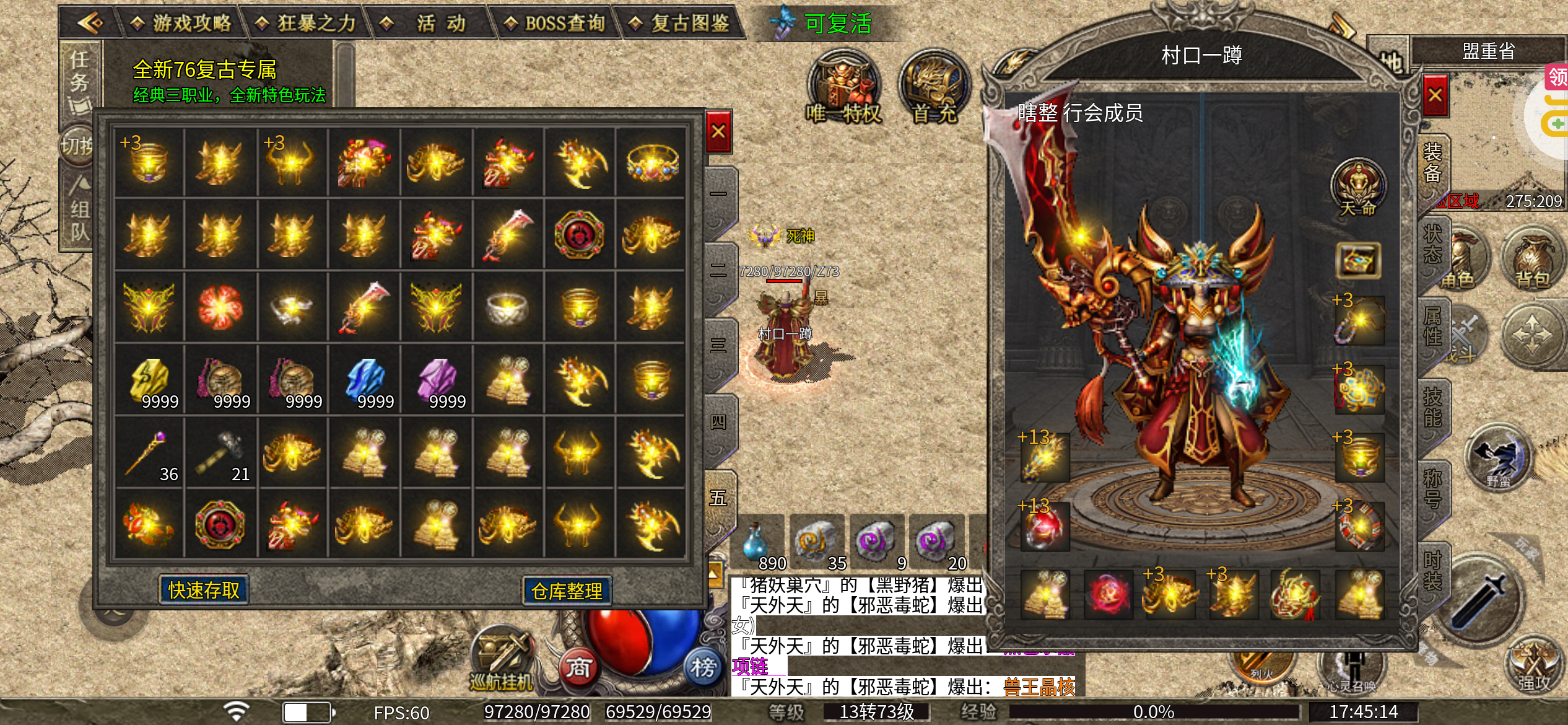Image resolution: width=1568 pixels, height=725 pixels.
Task: Click the 快速存取 quick deposit button
Action: click(x=204, y=590)
